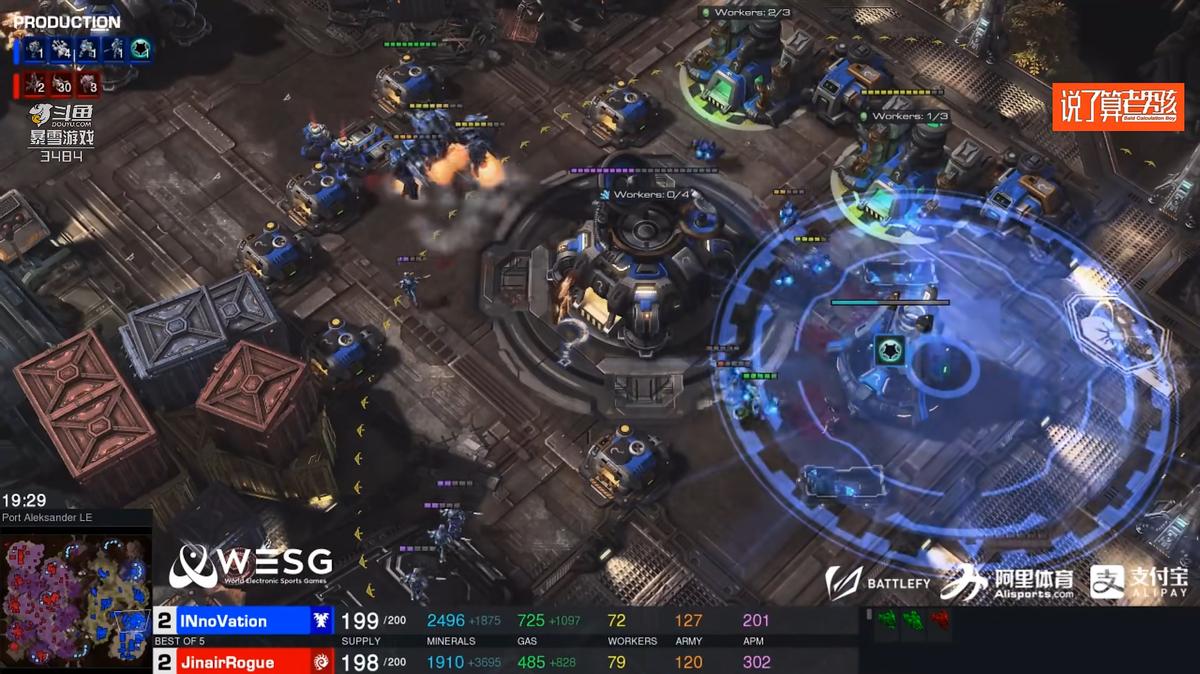Click the Zerg race icon beside JinairRogue
The image size is (1200, 674).
pyautogui.click(x=322, y=662)
